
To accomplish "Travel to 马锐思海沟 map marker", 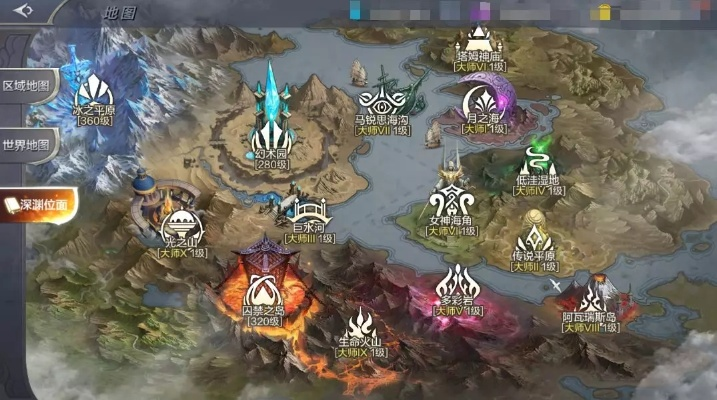I will pos(383,104).
